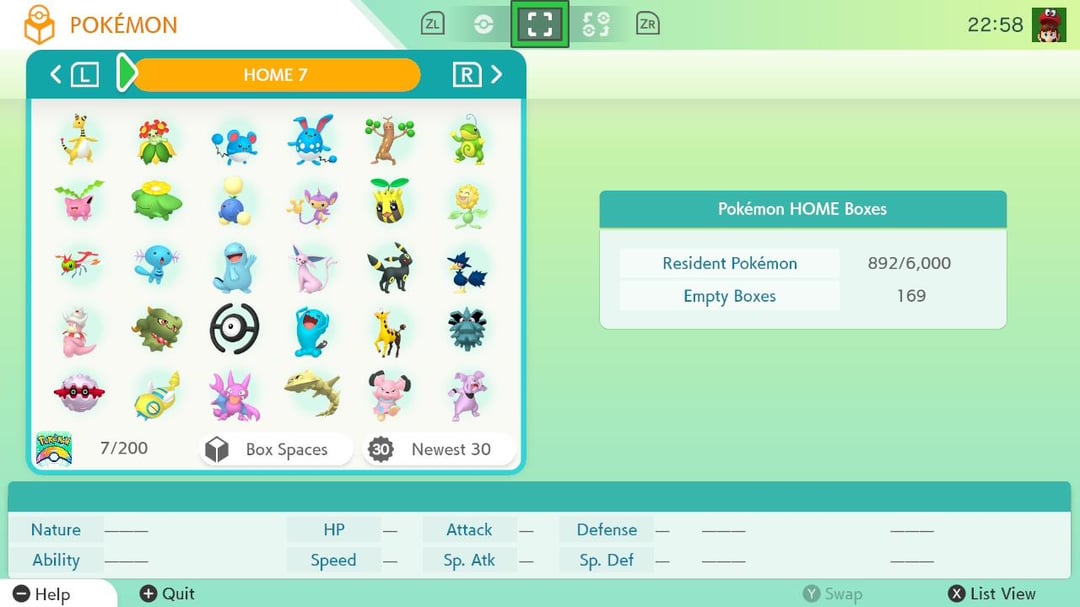Image resolution: width=1080 pixels, height=607 pixels.
Task: Open the Newest 30 filter
Action: tap(440, 450)
